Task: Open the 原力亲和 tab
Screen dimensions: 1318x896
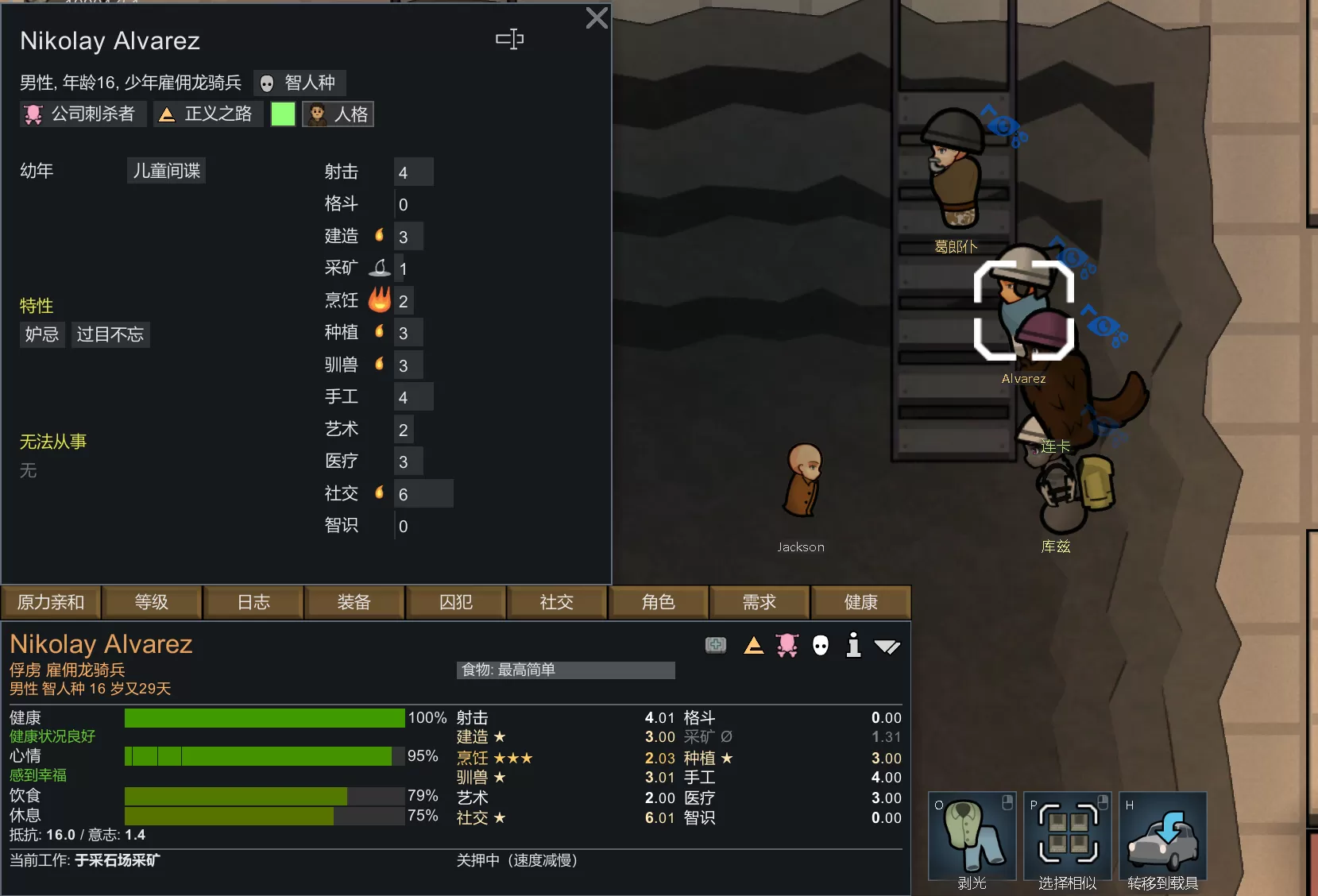Action: click(51, 603)
